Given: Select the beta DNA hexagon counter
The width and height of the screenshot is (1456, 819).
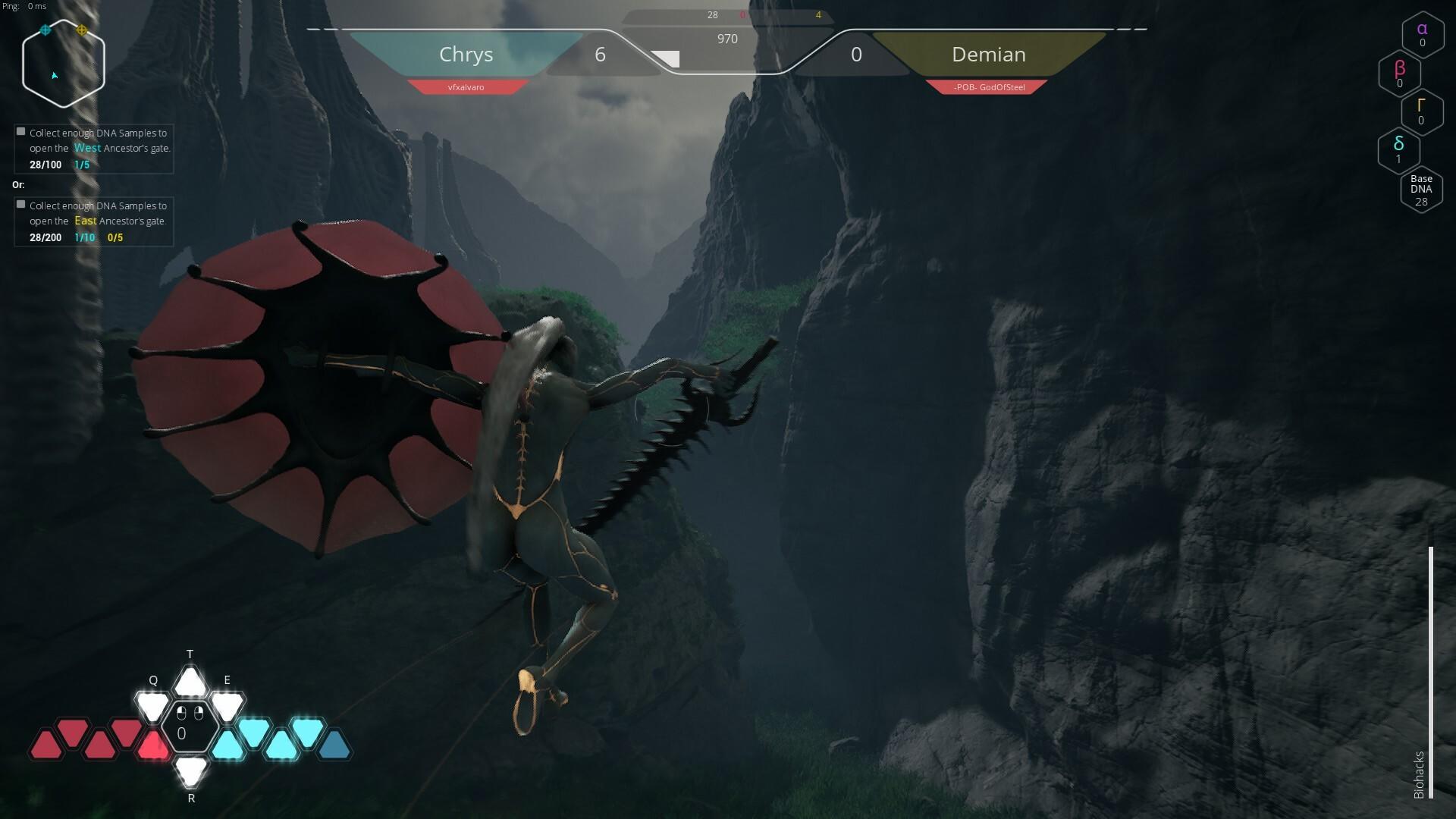Looking at the screenshot, I should (1399, 74).
